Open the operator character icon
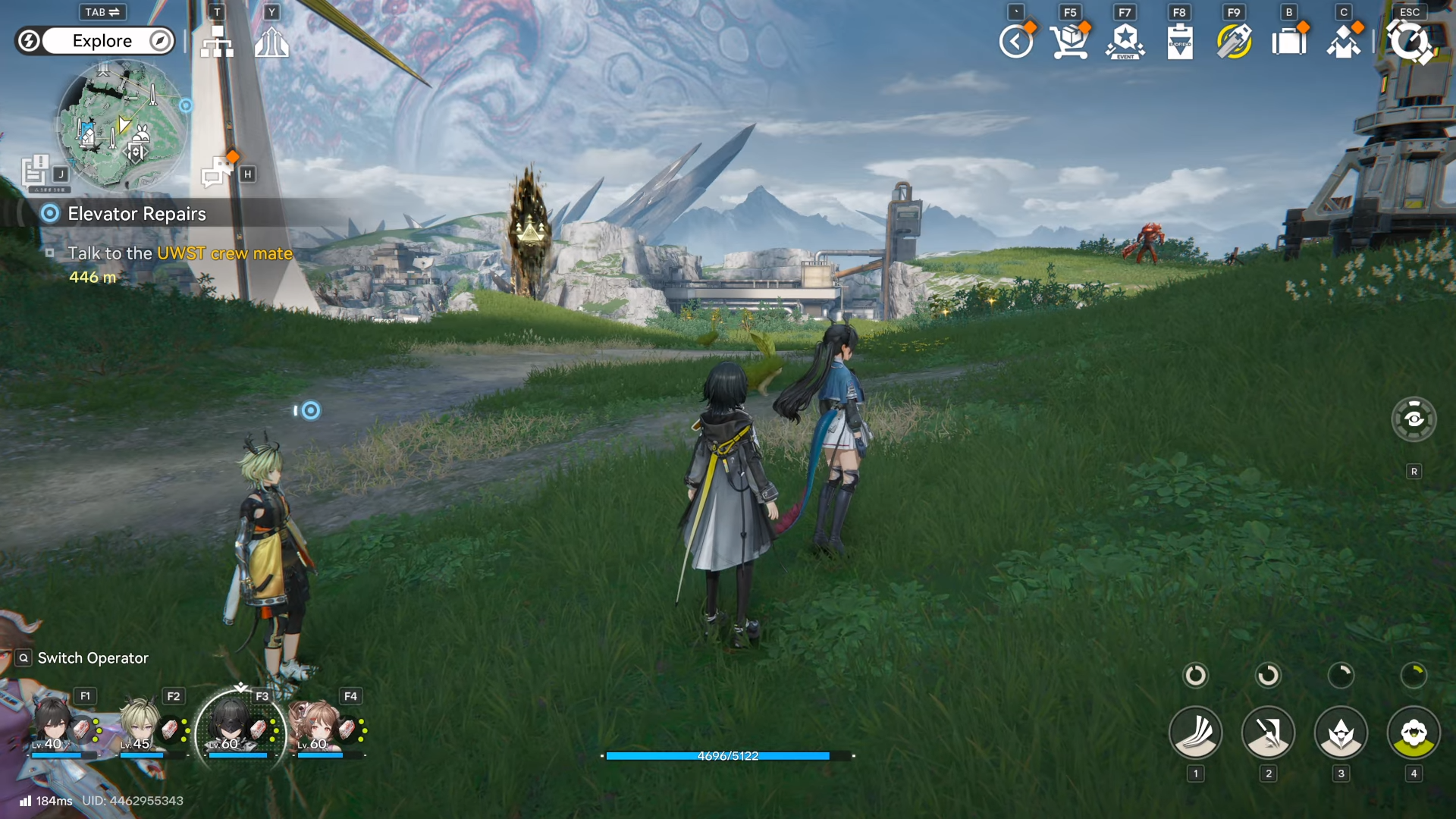 pyautogui.click(x=1344, y=42)
